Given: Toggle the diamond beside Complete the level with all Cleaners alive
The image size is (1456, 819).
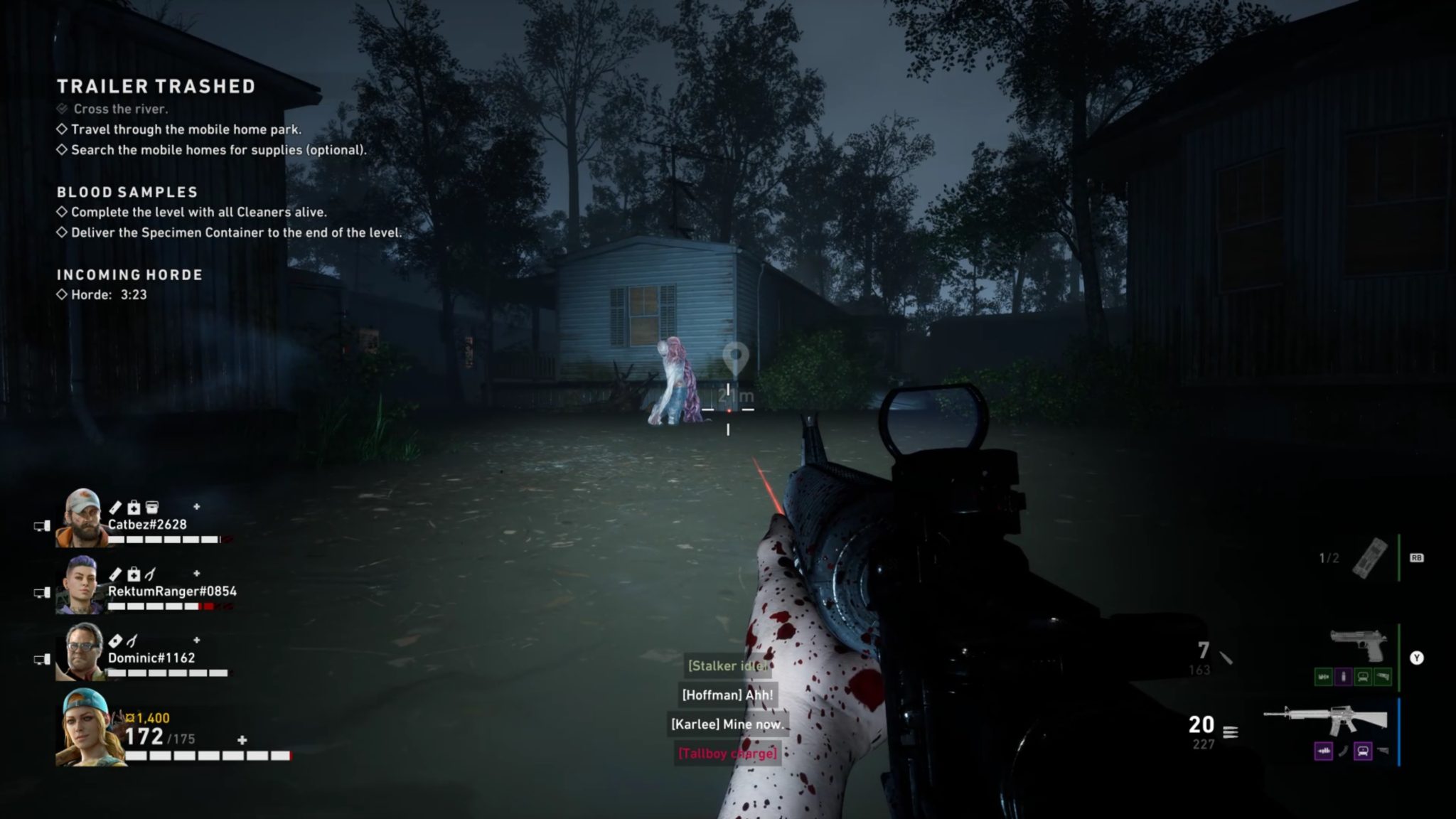Looking at the screenshot, I should 61,211.
